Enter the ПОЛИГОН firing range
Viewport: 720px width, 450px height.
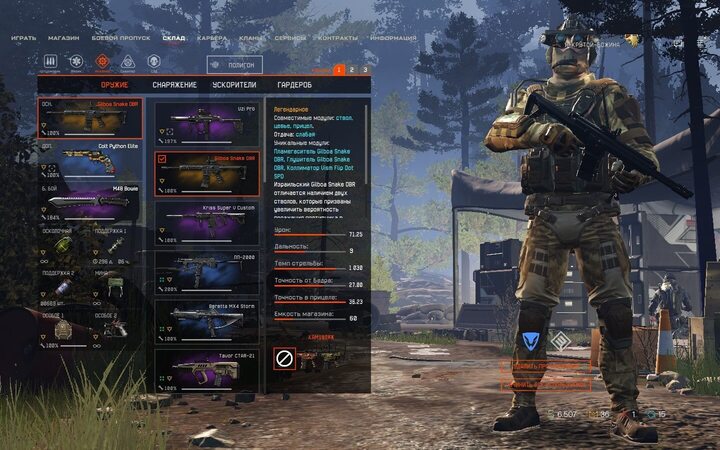(x=234, y=65)
